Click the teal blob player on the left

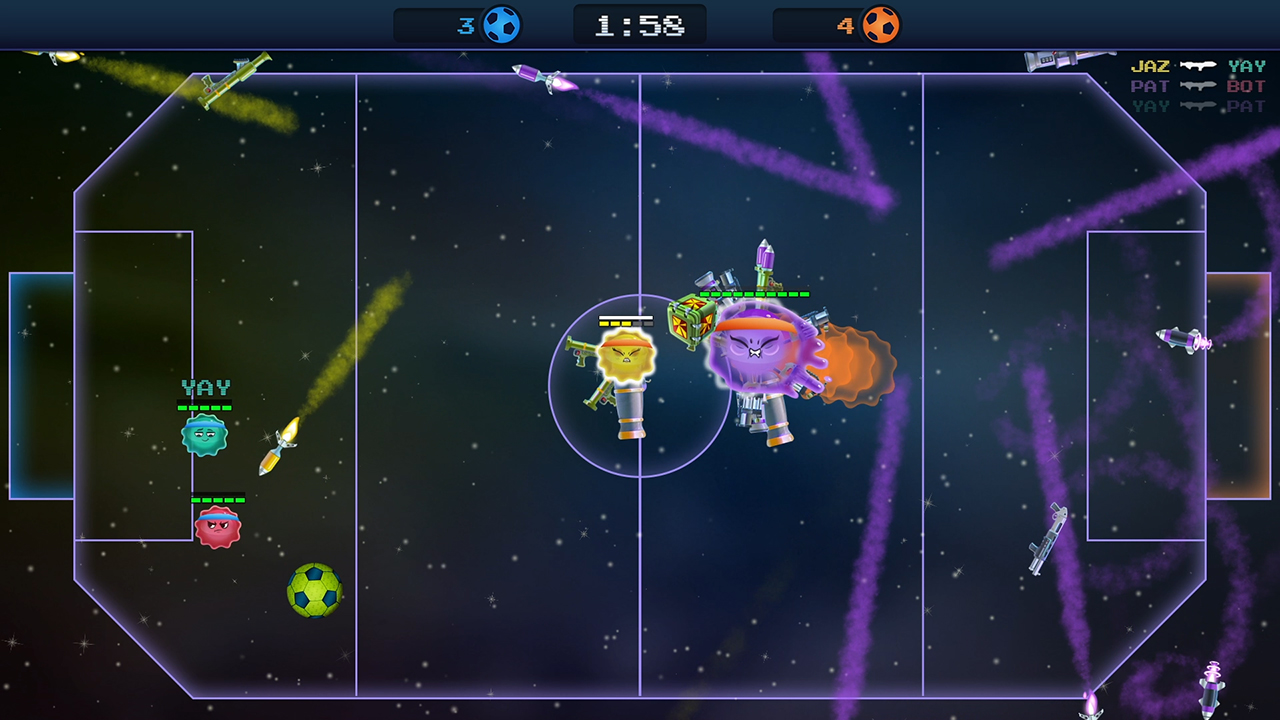[x=206, y=435]
